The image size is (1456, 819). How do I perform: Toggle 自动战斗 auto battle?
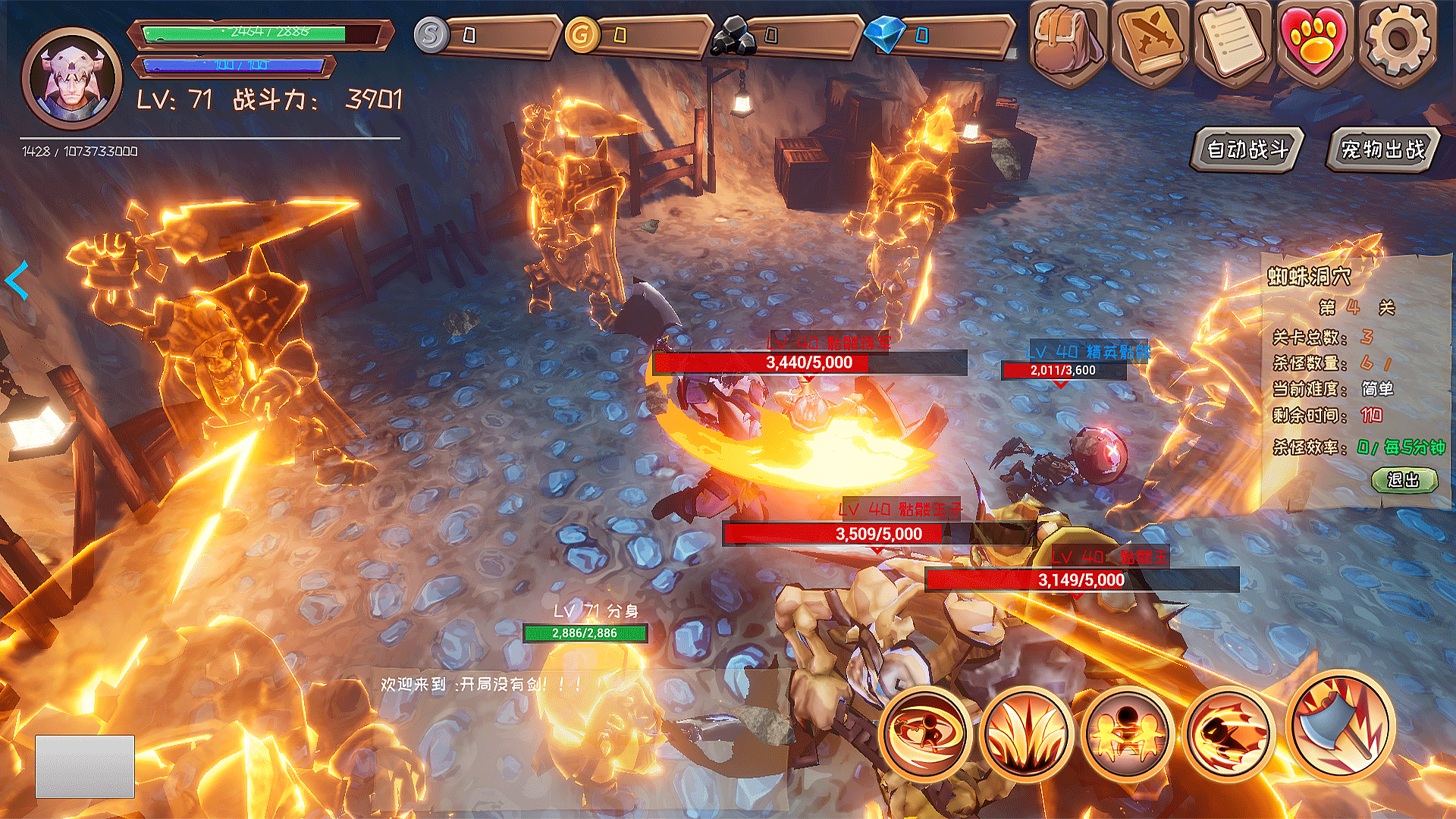click(x=1247, y=149)
